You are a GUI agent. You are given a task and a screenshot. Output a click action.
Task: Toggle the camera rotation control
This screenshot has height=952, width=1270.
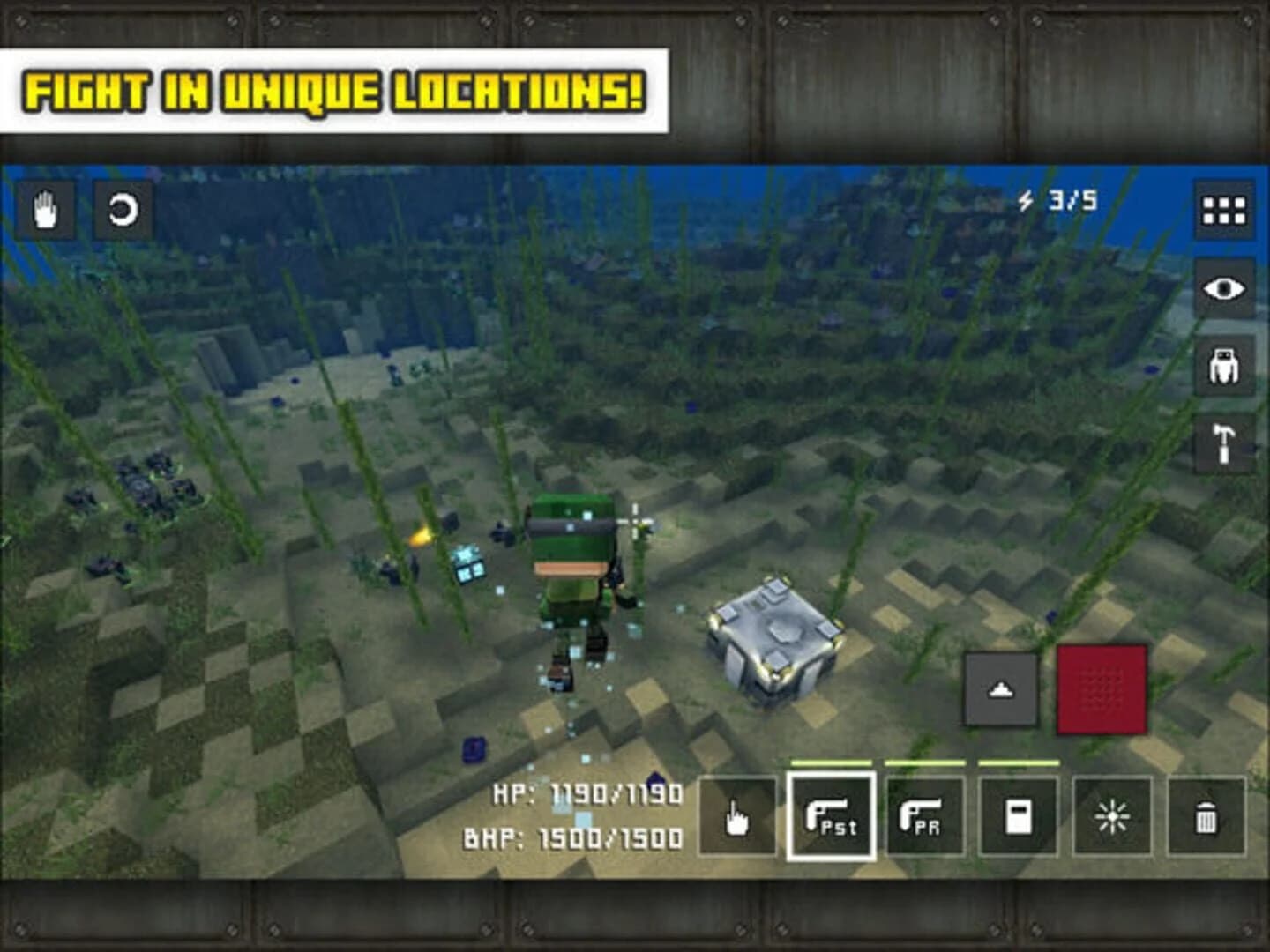coord(122,210)
